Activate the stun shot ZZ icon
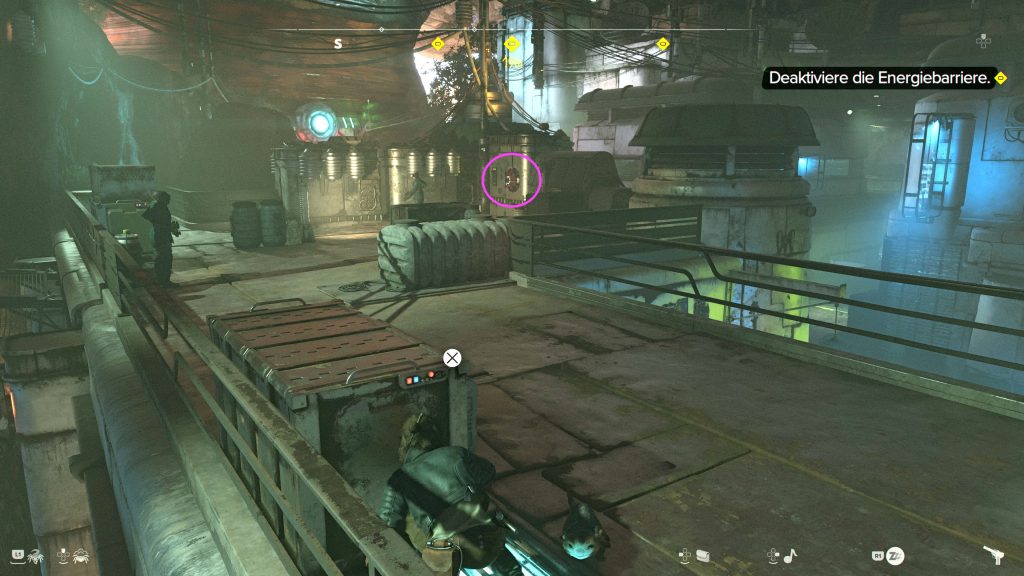 895,555
